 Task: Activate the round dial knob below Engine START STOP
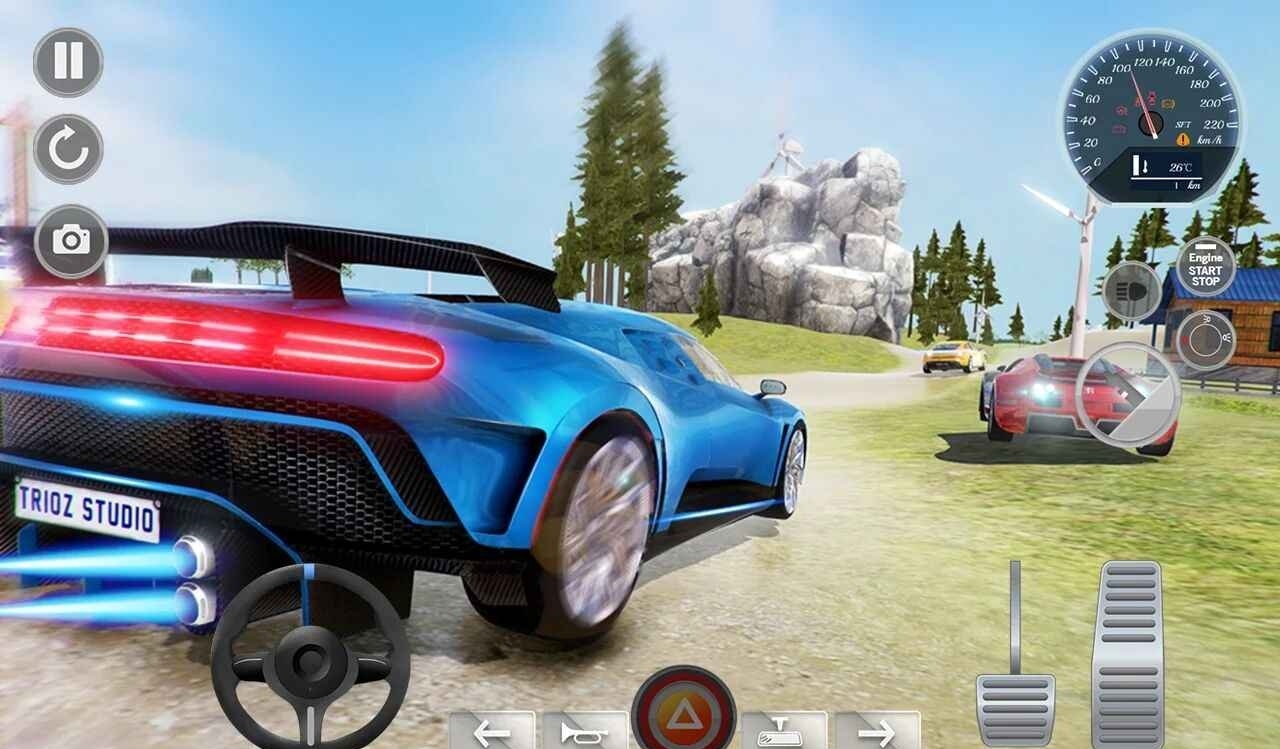[1205, 340]
